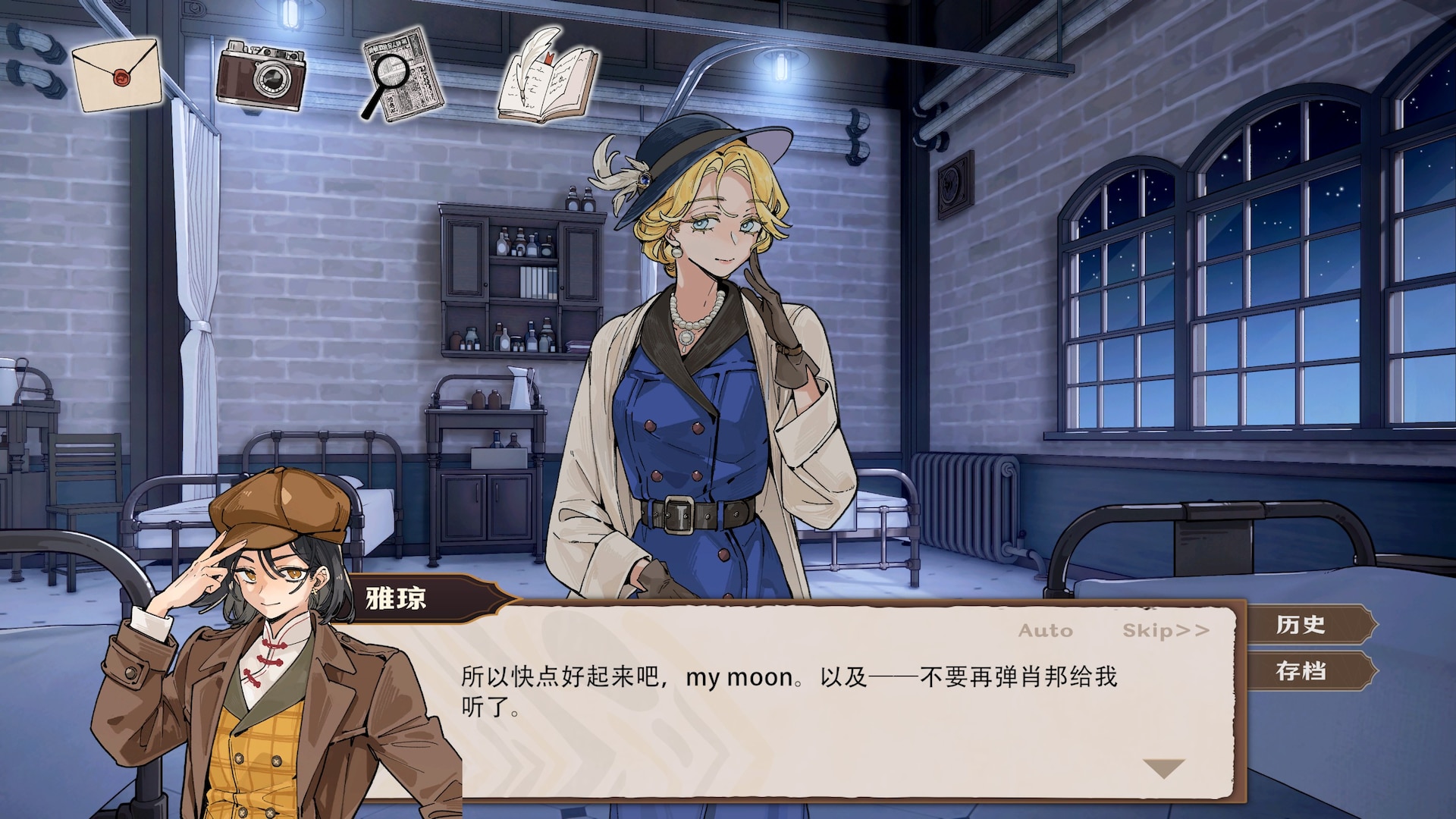Open the 存档 save menu

point(1301,671)
